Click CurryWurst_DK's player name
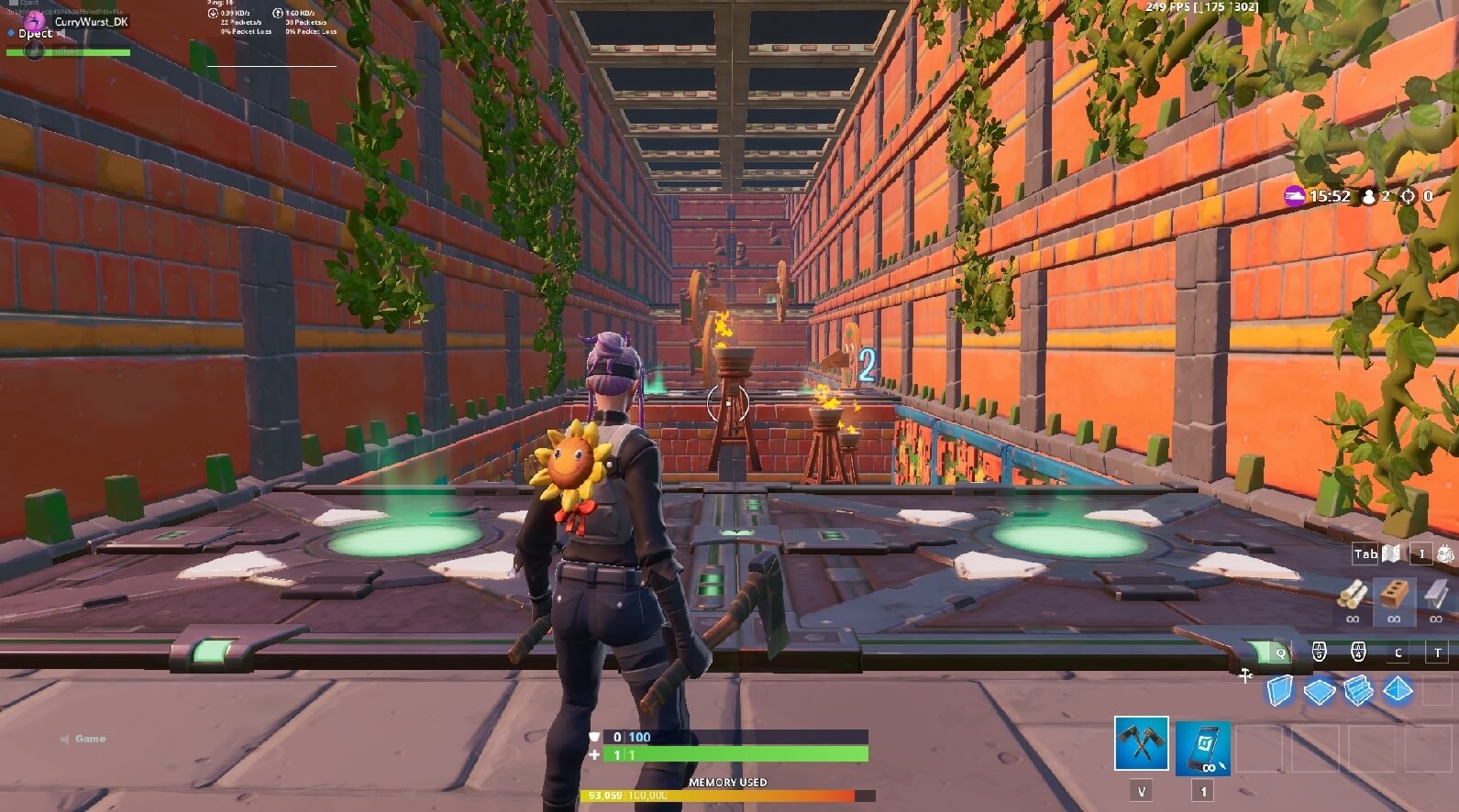The image size is (1459, 812). tap(90, 20)
